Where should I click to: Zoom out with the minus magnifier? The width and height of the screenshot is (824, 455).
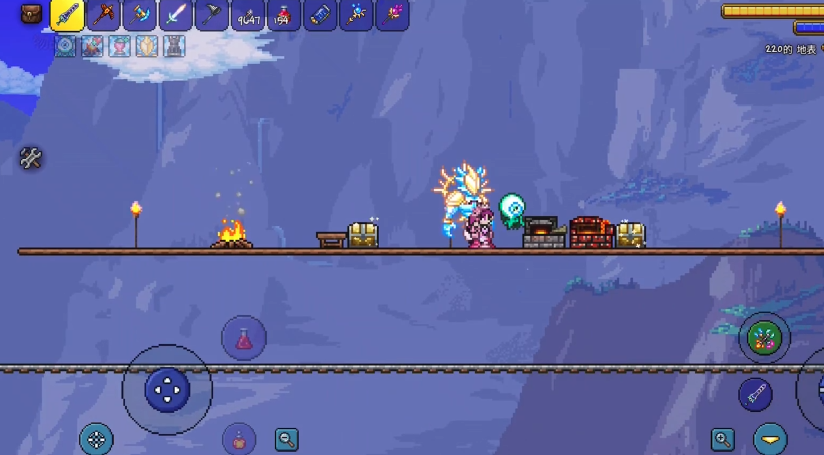[287, 438]
